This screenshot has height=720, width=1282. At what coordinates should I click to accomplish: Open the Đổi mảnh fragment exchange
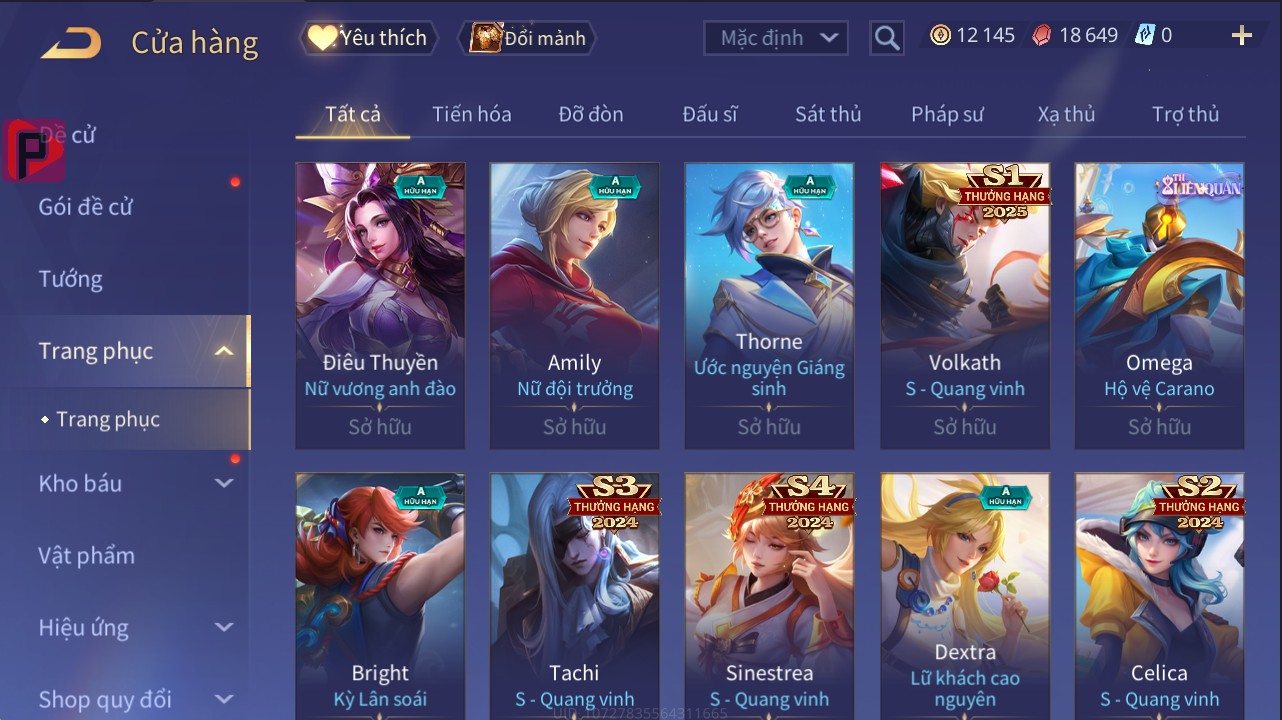527,38
